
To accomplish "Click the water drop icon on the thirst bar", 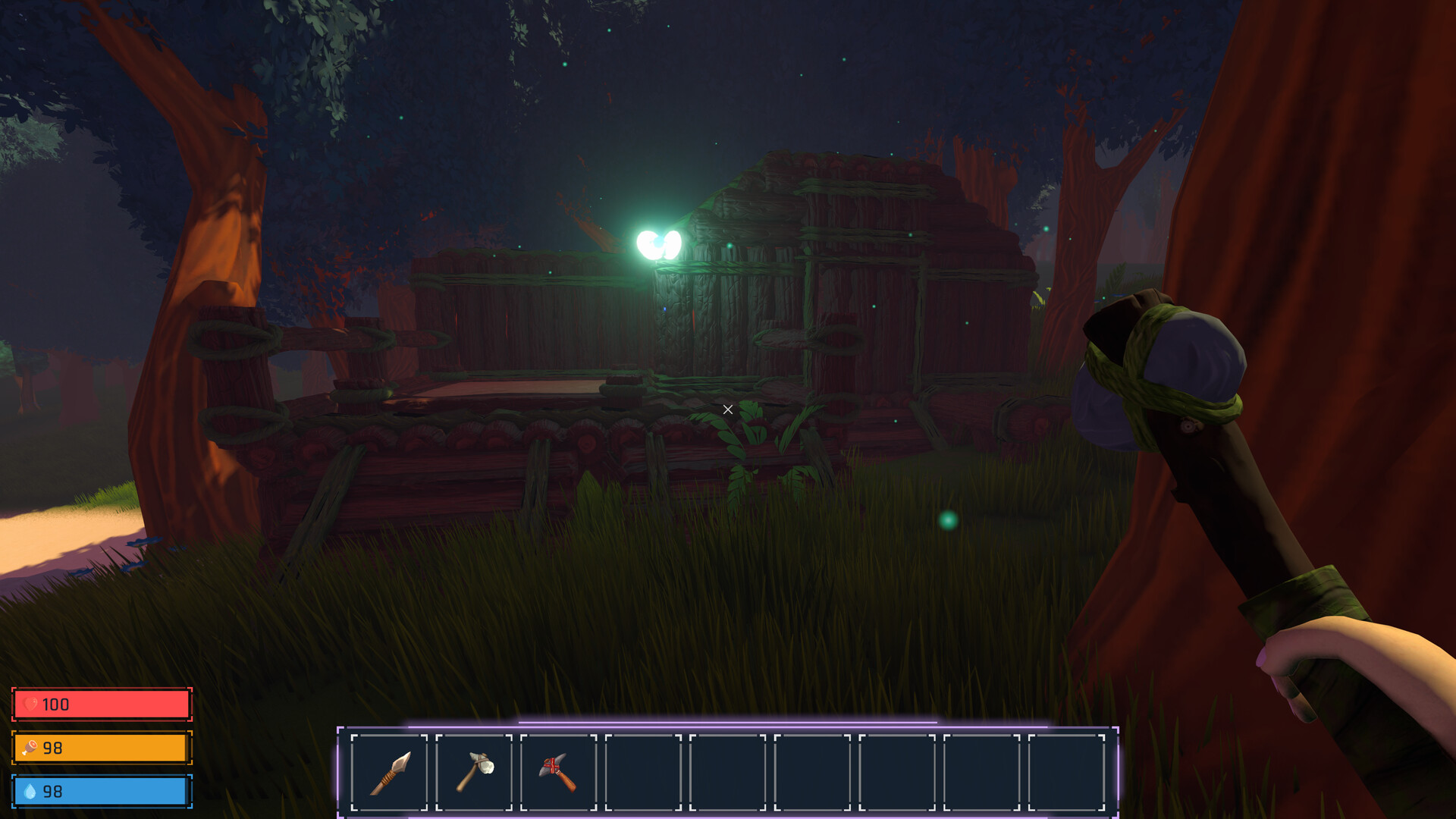I will (x=29, y=791).
